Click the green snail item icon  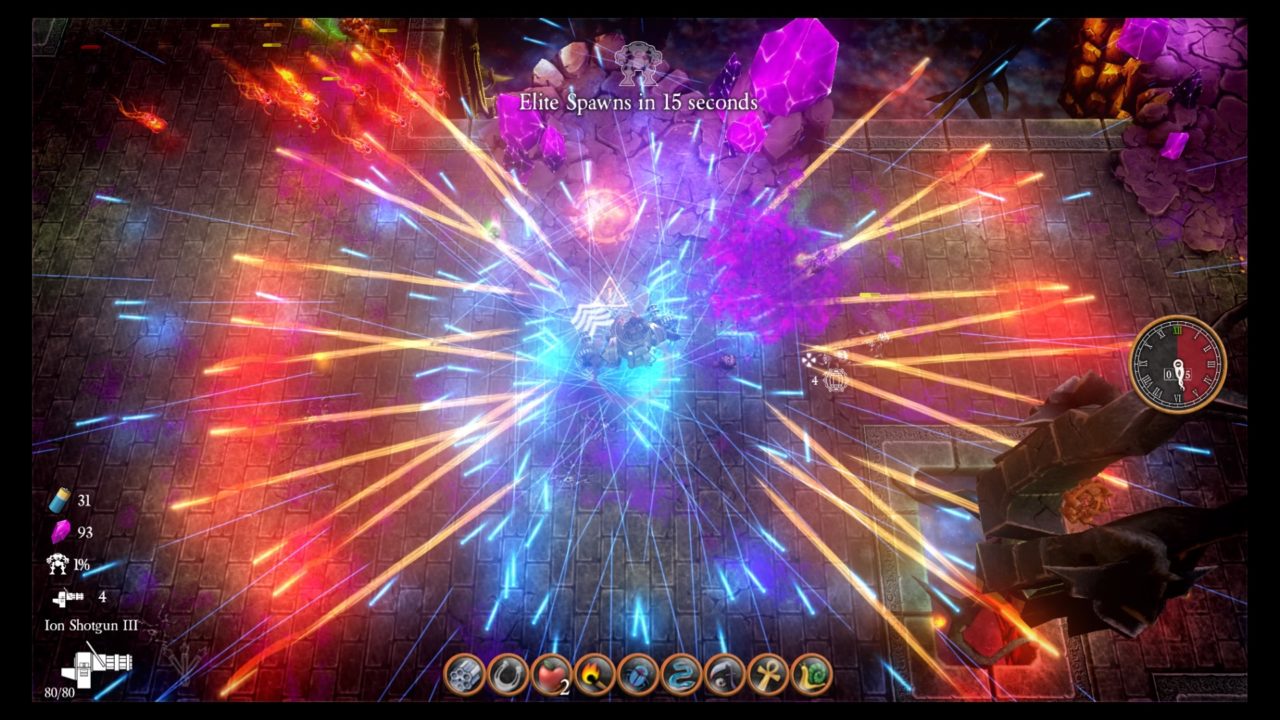tap(811, 675)
